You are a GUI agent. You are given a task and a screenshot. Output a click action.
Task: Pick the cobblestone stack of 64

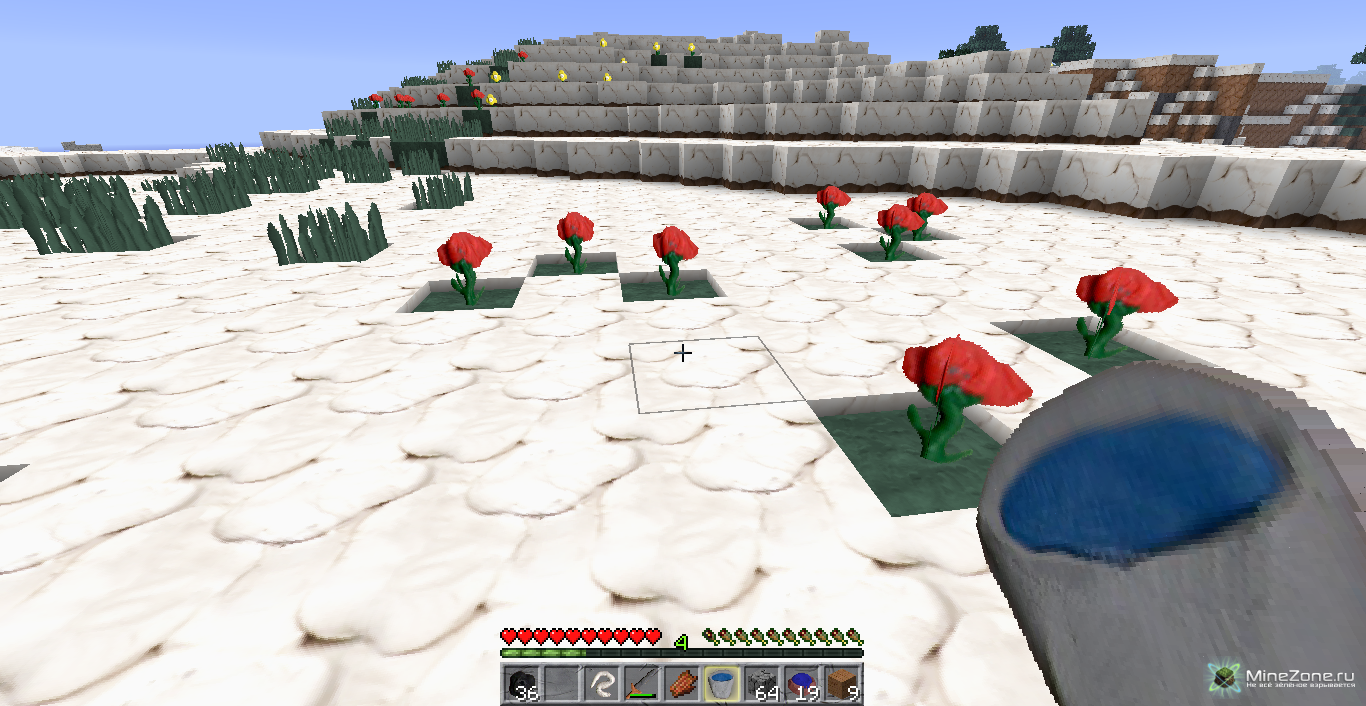(761, 685)
